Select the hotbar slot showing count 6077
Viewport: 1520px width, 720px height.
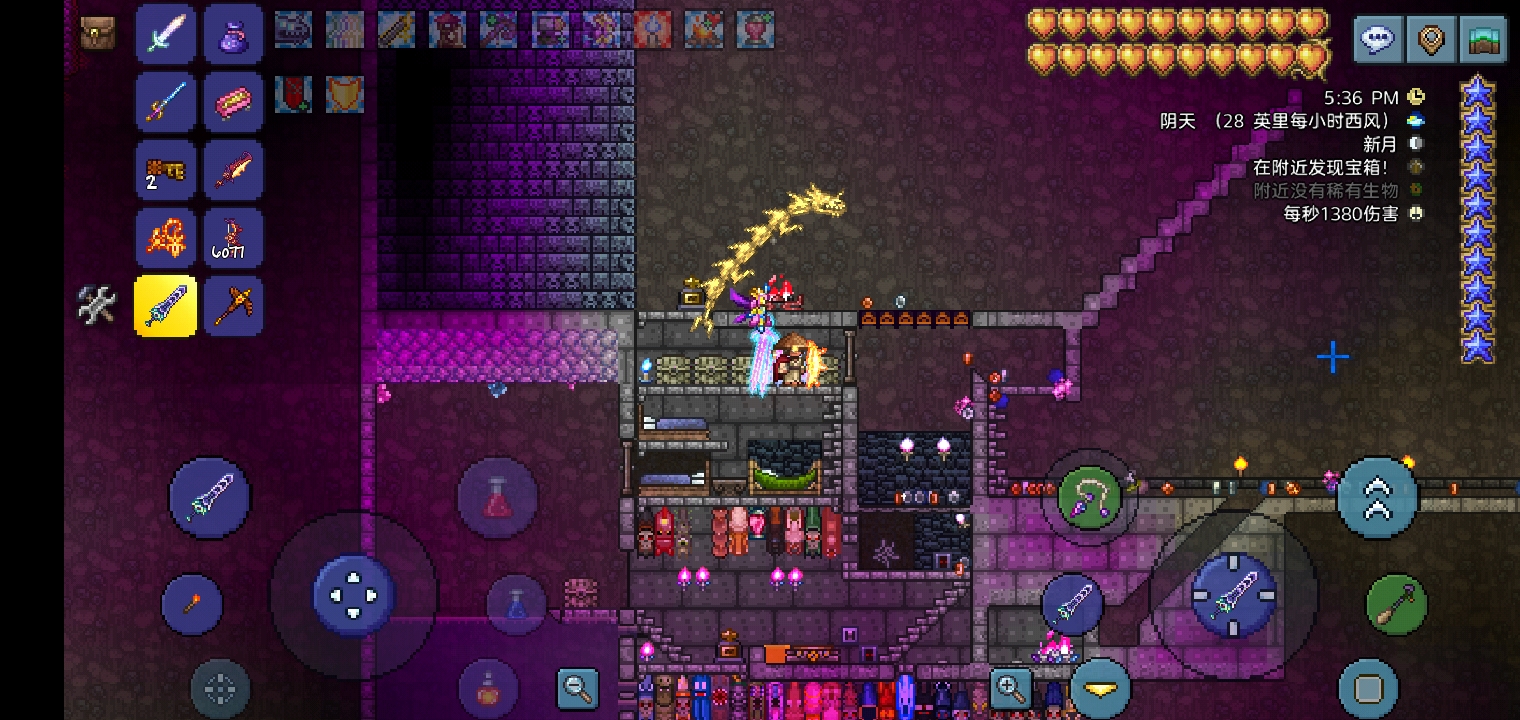click(233, 238)
